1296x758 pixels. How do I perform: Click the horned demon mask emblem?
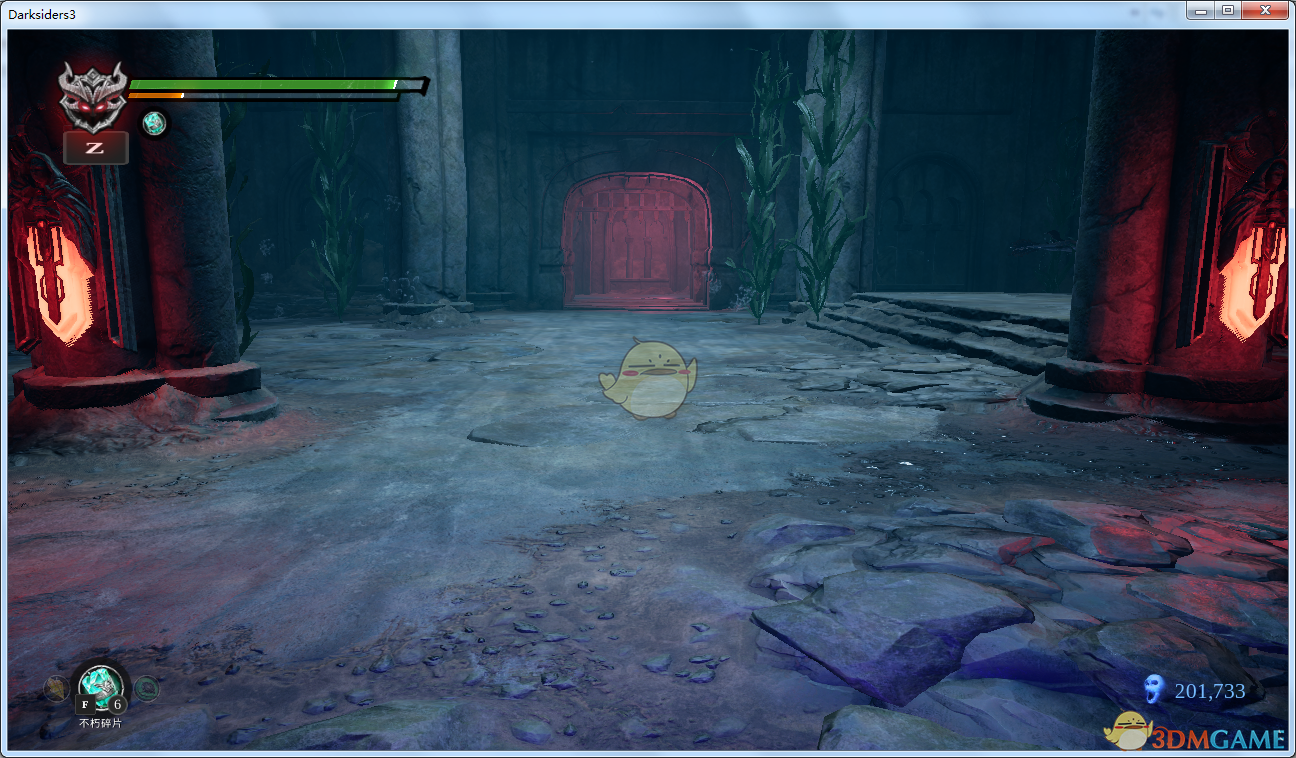tap(93, 97)
